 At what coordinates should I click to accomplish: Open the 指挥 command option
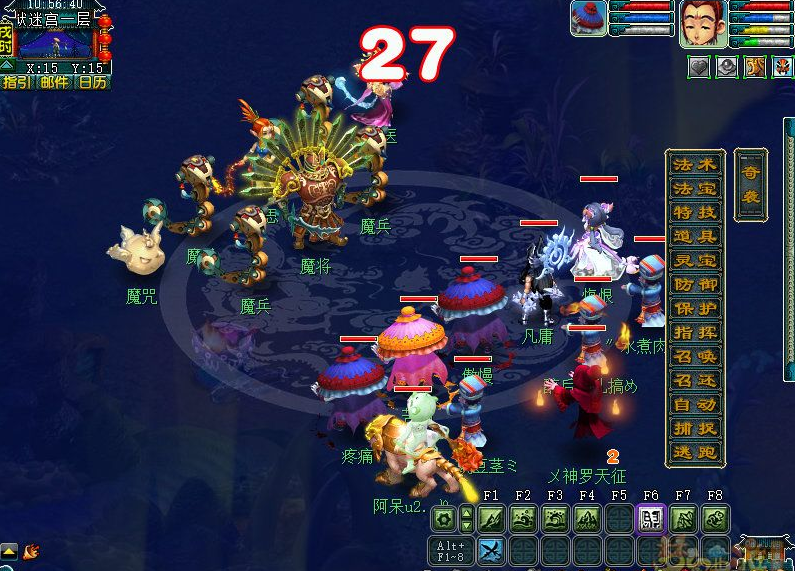point(694,333)
